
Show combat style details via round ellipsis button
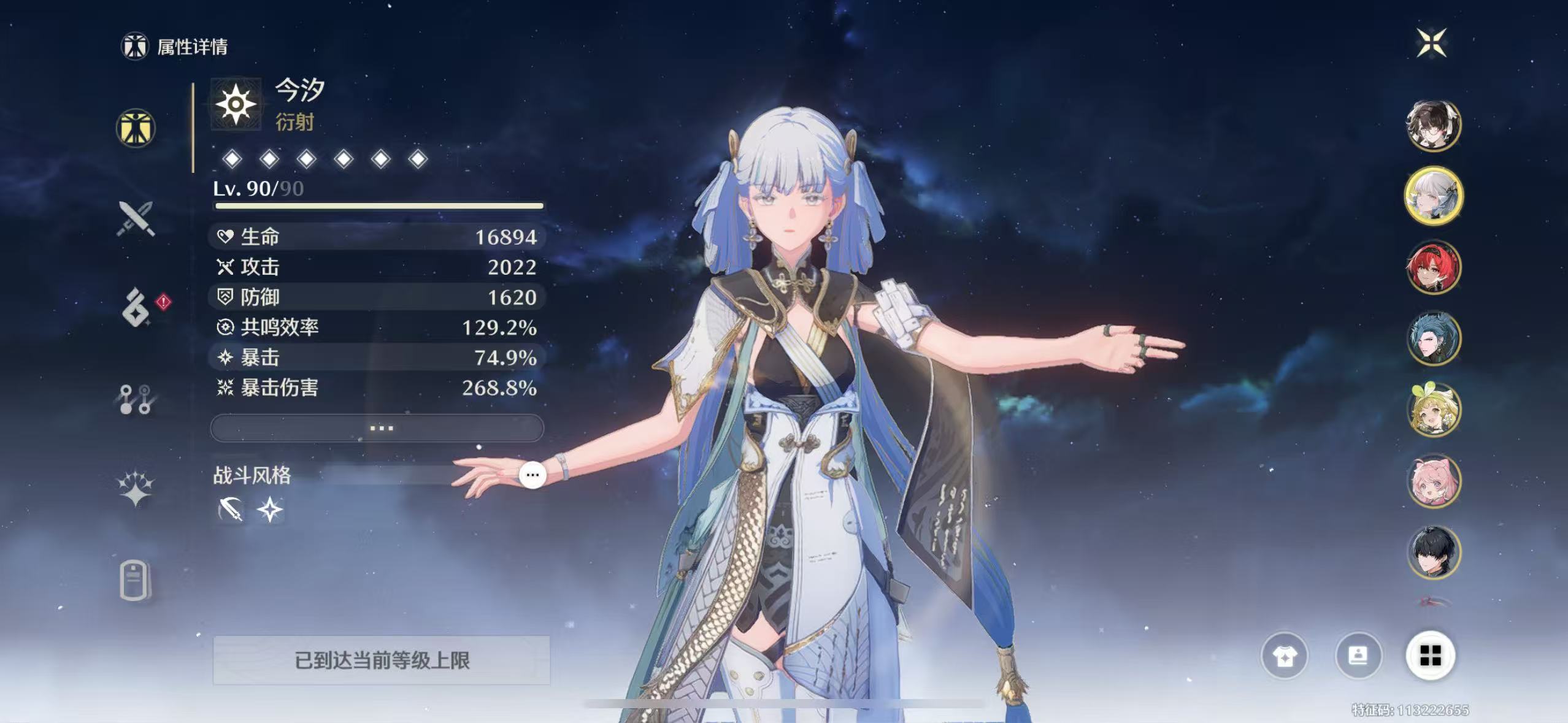pos(532,475)
